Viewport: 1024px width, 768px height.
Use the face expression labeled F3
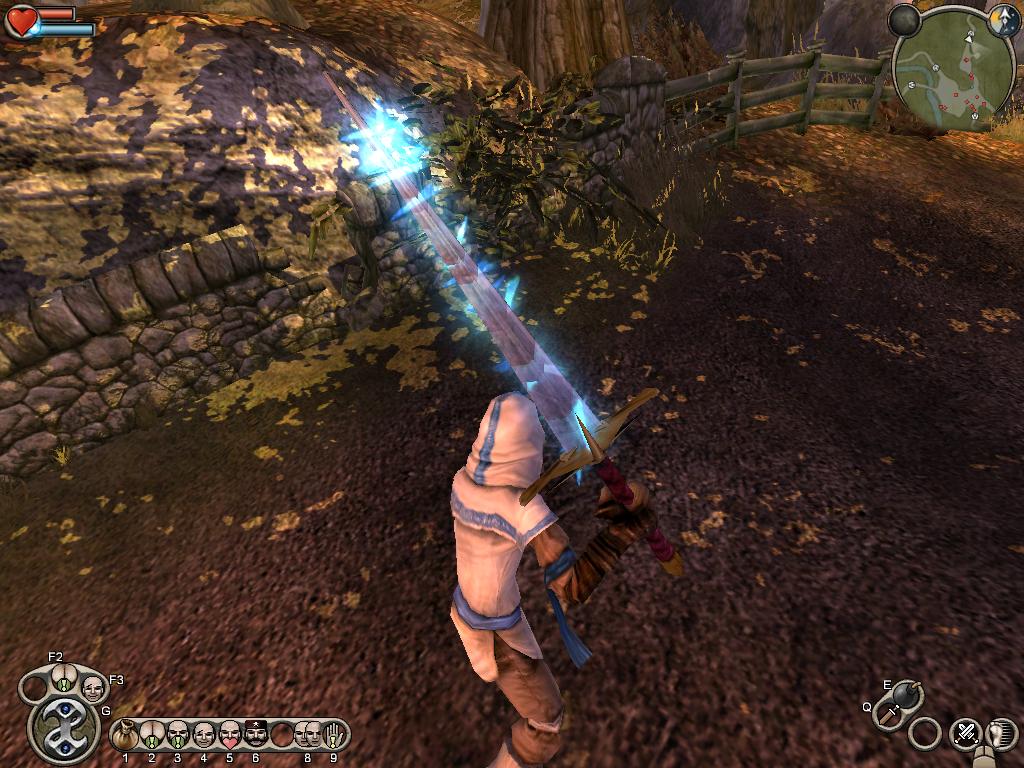point(92,688)
